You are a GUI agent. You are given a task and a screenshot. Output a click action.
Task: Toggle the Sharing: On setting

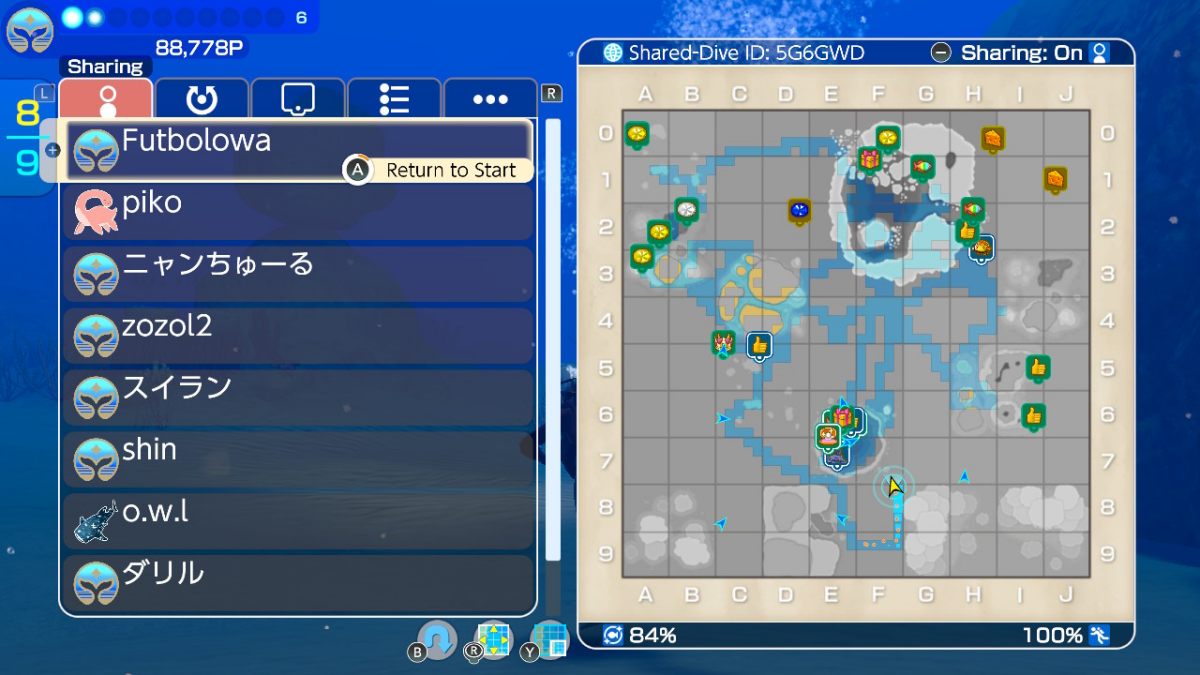[1020, 53]
